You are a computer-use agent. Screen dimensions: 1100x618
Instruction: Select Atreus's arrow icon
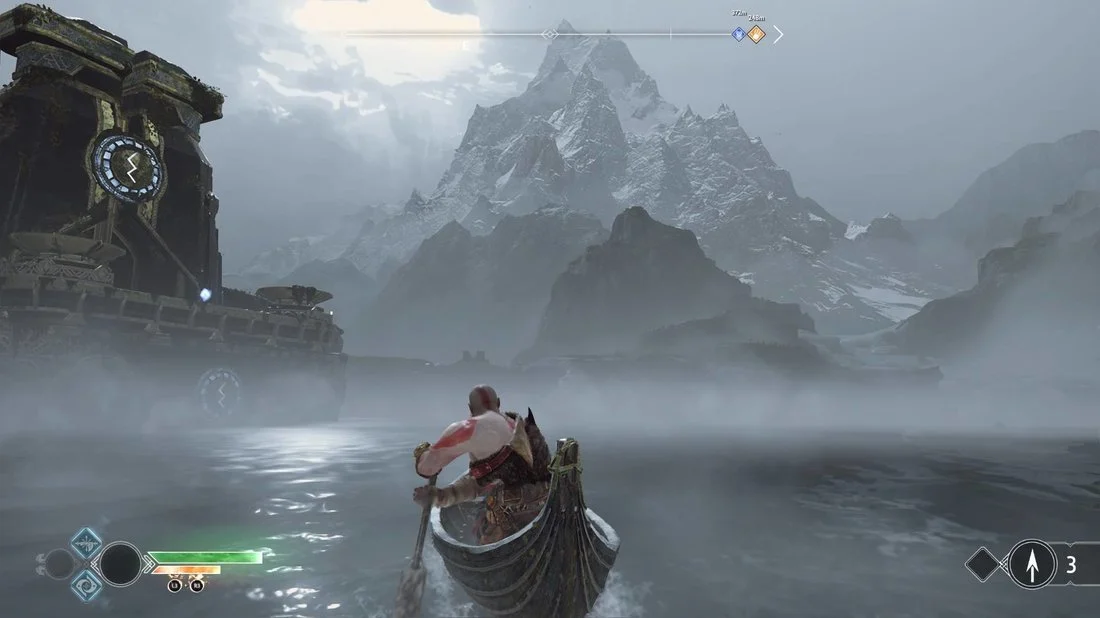[1031, 564]
